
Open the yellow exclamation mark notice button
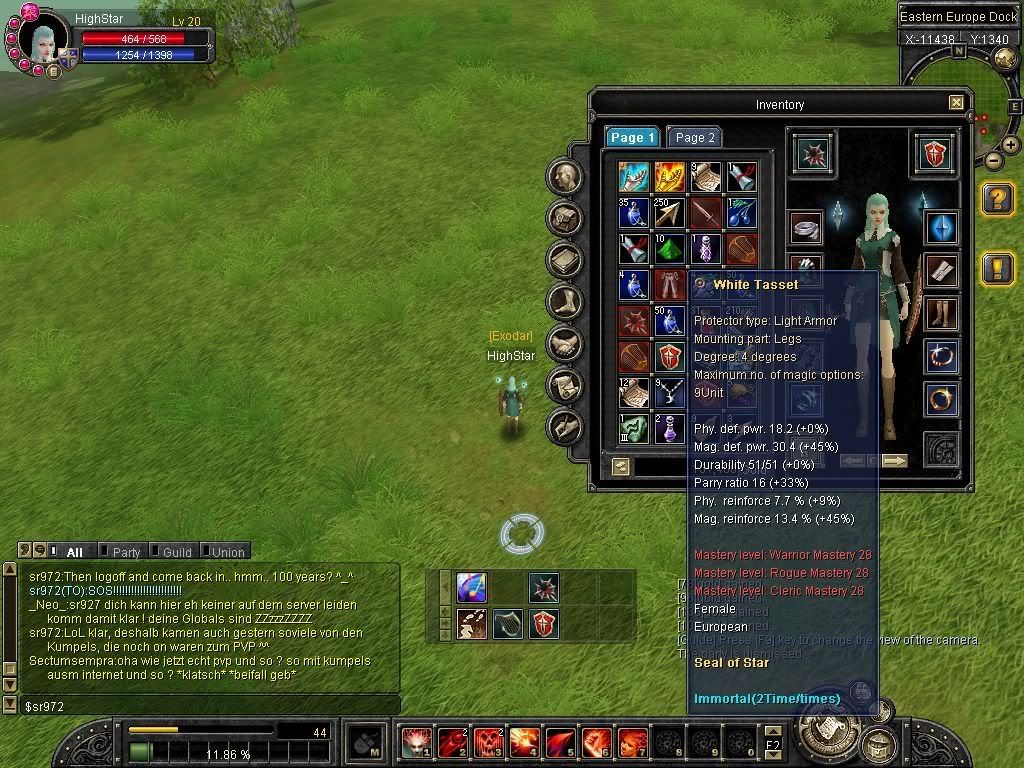pos(998,268)
